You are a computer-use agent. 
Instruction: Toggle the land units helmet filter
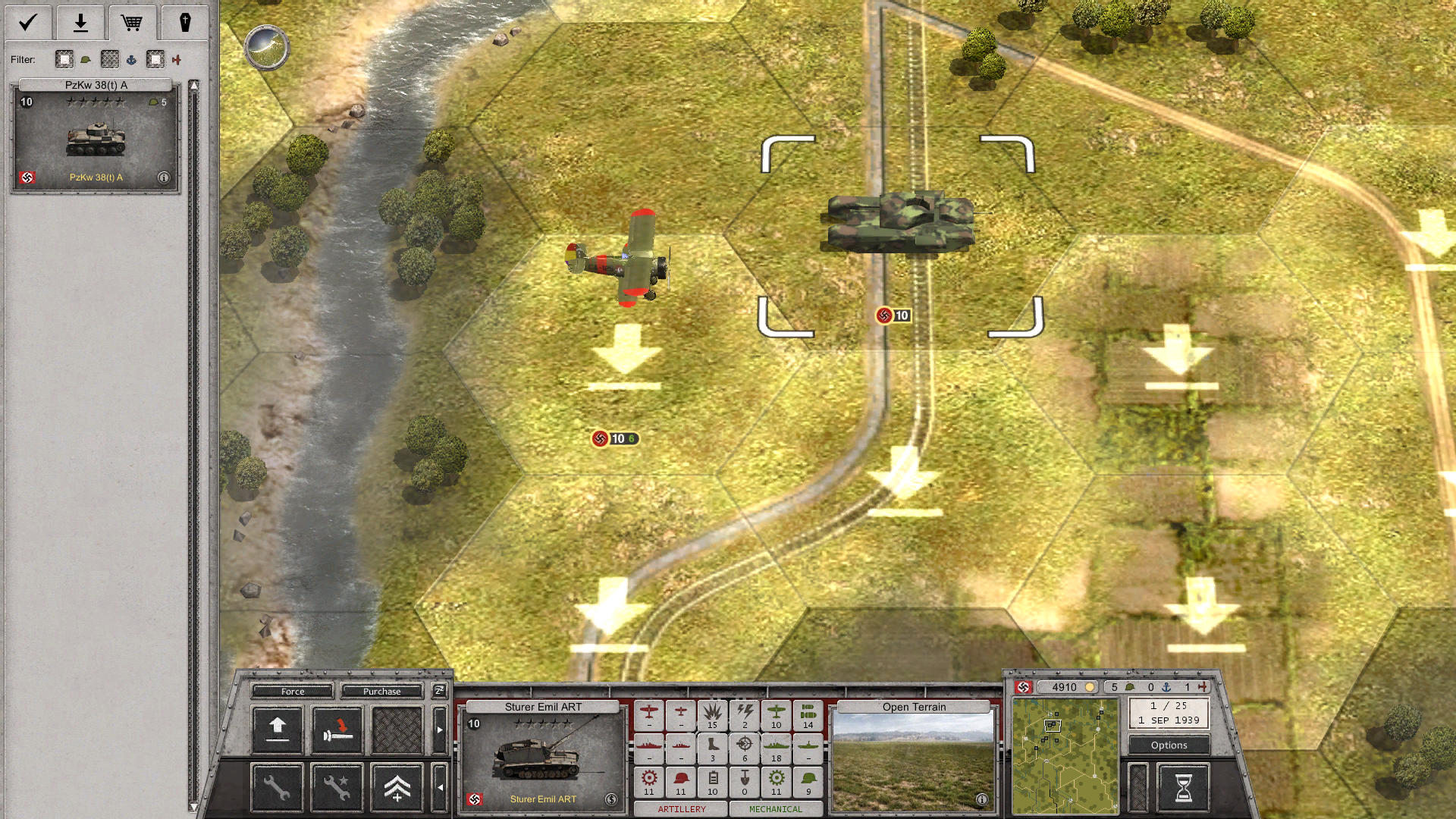pos(65,59)
